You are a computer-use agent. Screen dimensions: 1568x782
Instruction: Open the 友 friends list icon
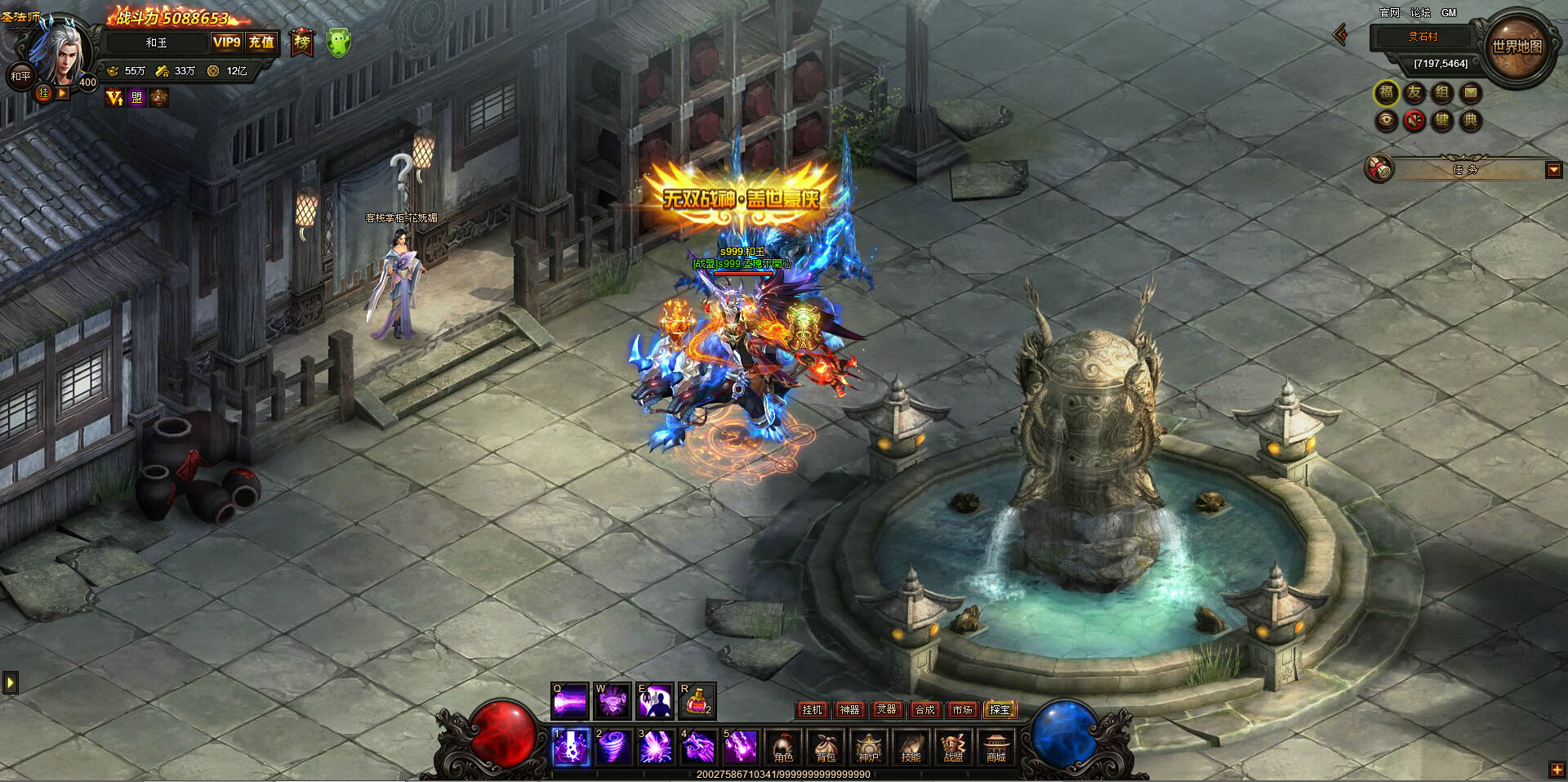pyautogui.click(x=1414, y=93)
